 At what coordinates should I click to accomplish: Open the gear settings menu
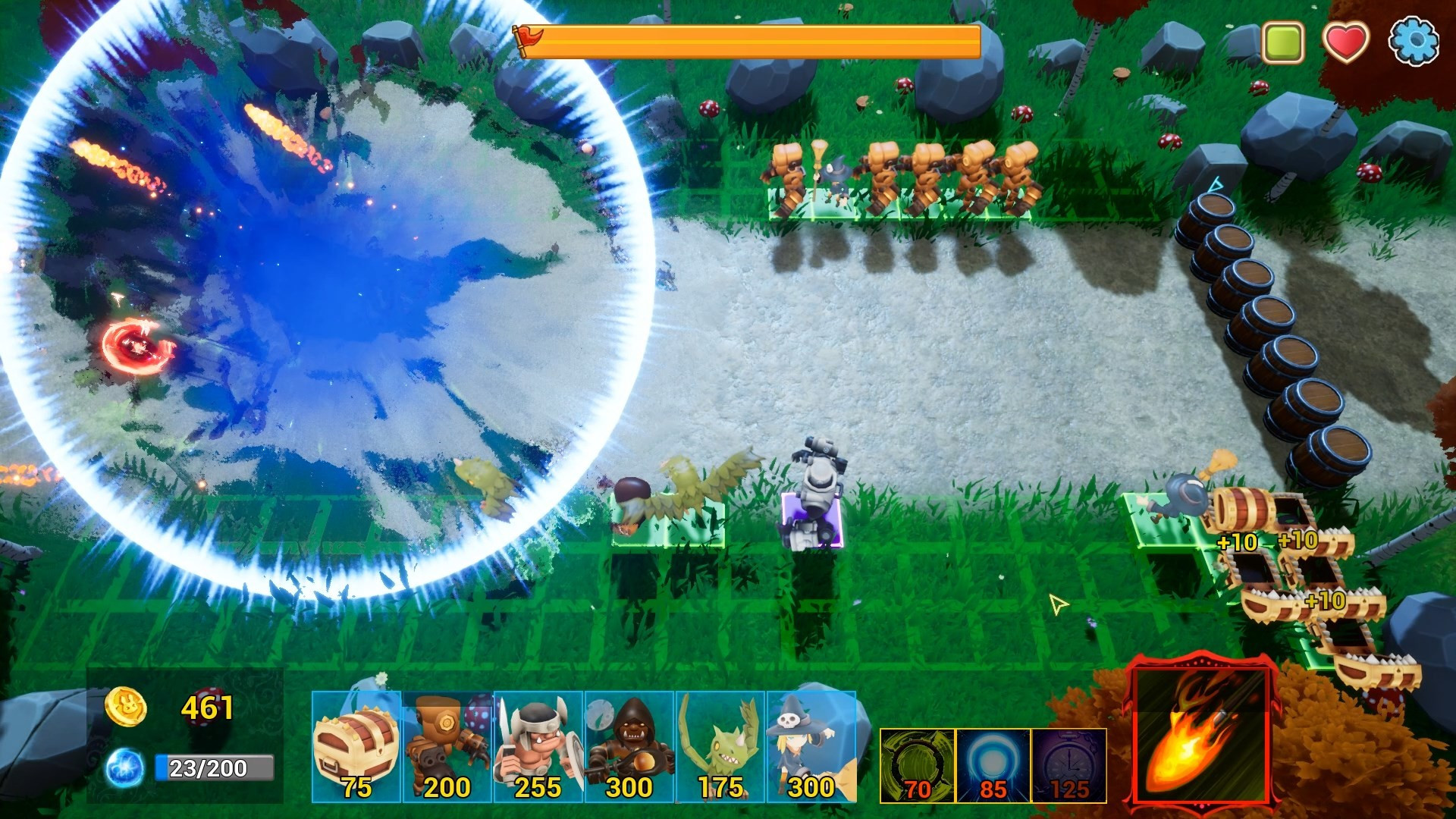coord(1414,41)
